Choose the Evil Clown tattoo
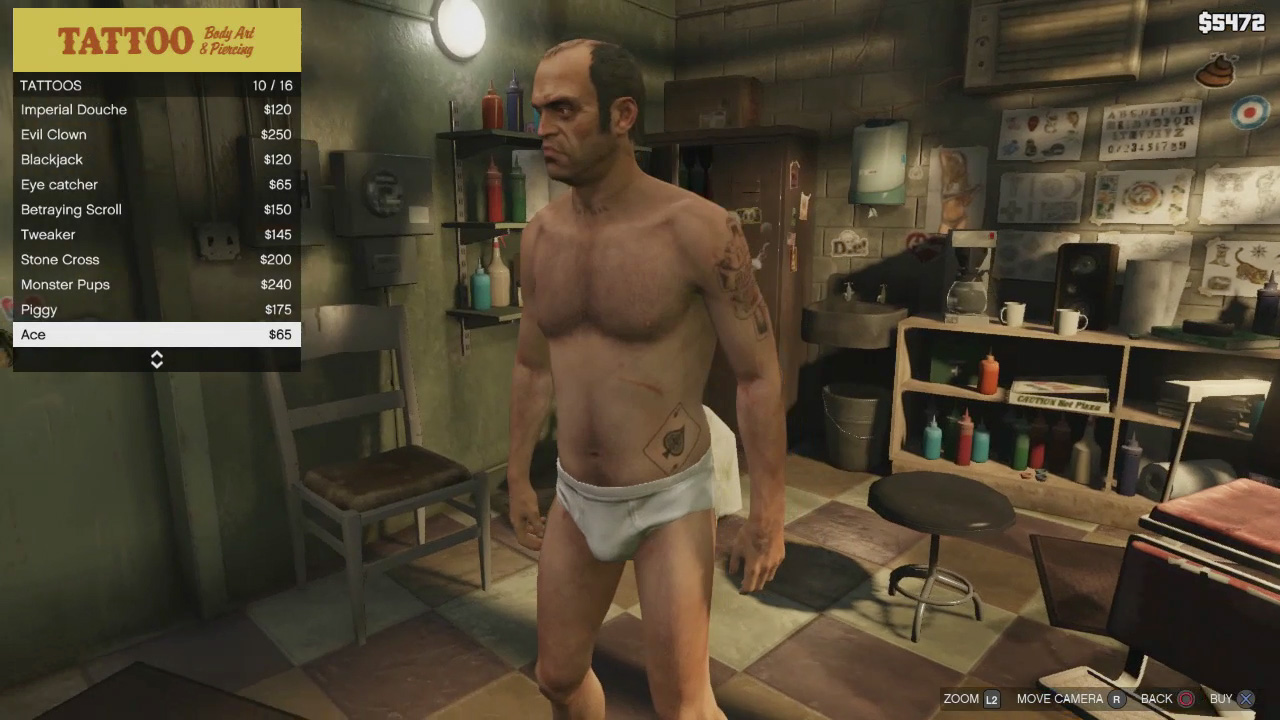Image resolution: width=1280 pixels, height=720 pixels. coord(156,135)
